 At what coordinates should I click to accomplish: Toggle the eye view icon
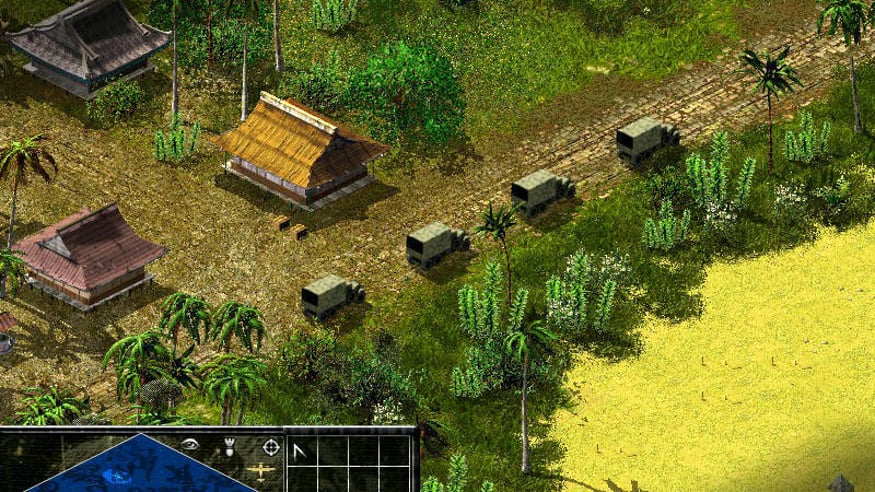191,444
